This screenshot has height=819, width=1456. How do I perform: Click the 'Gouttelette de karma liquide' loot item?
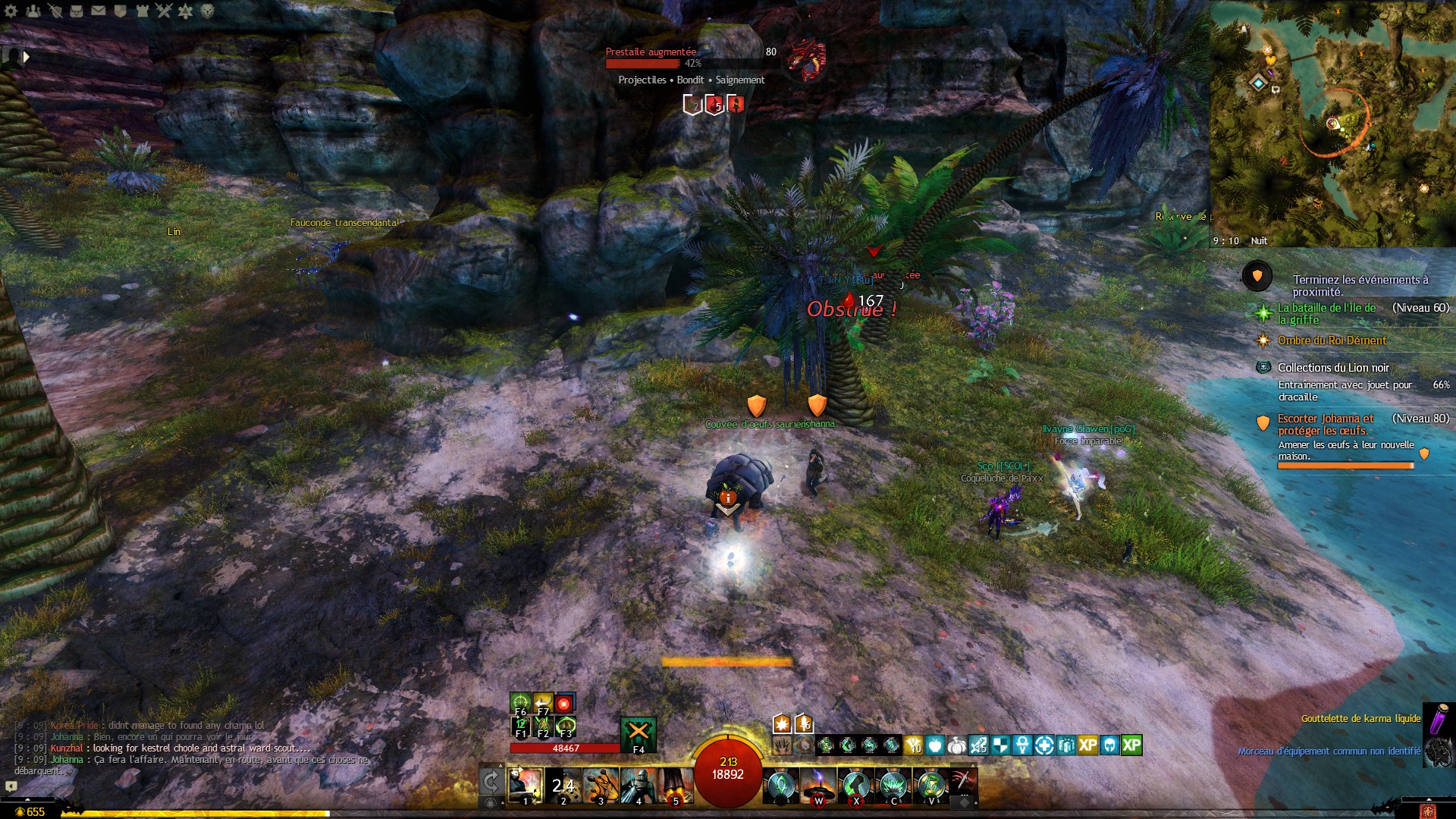point(1360,718)
